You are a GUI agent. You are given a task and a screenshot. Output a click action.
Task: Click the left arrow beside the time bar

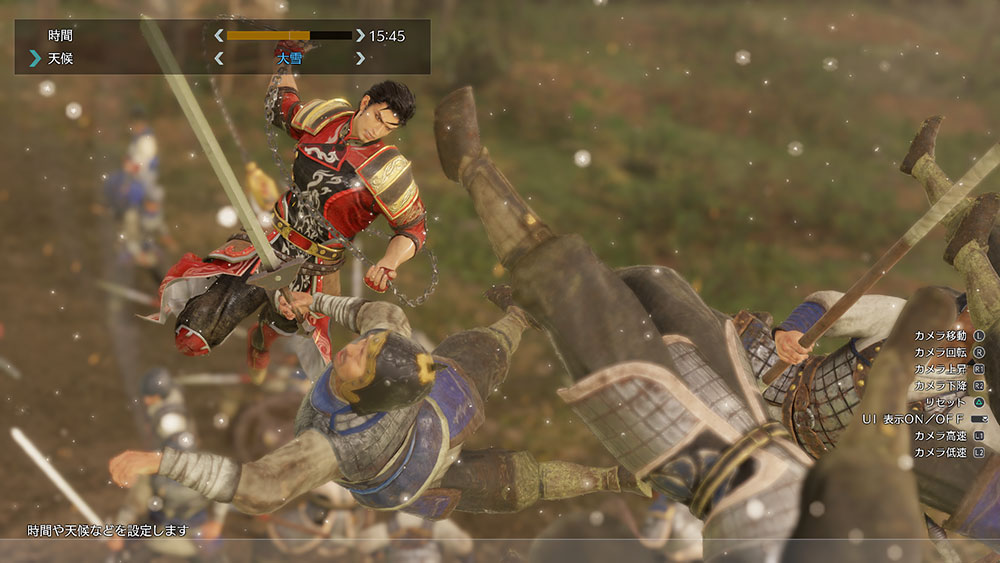(x=218, y=36)
